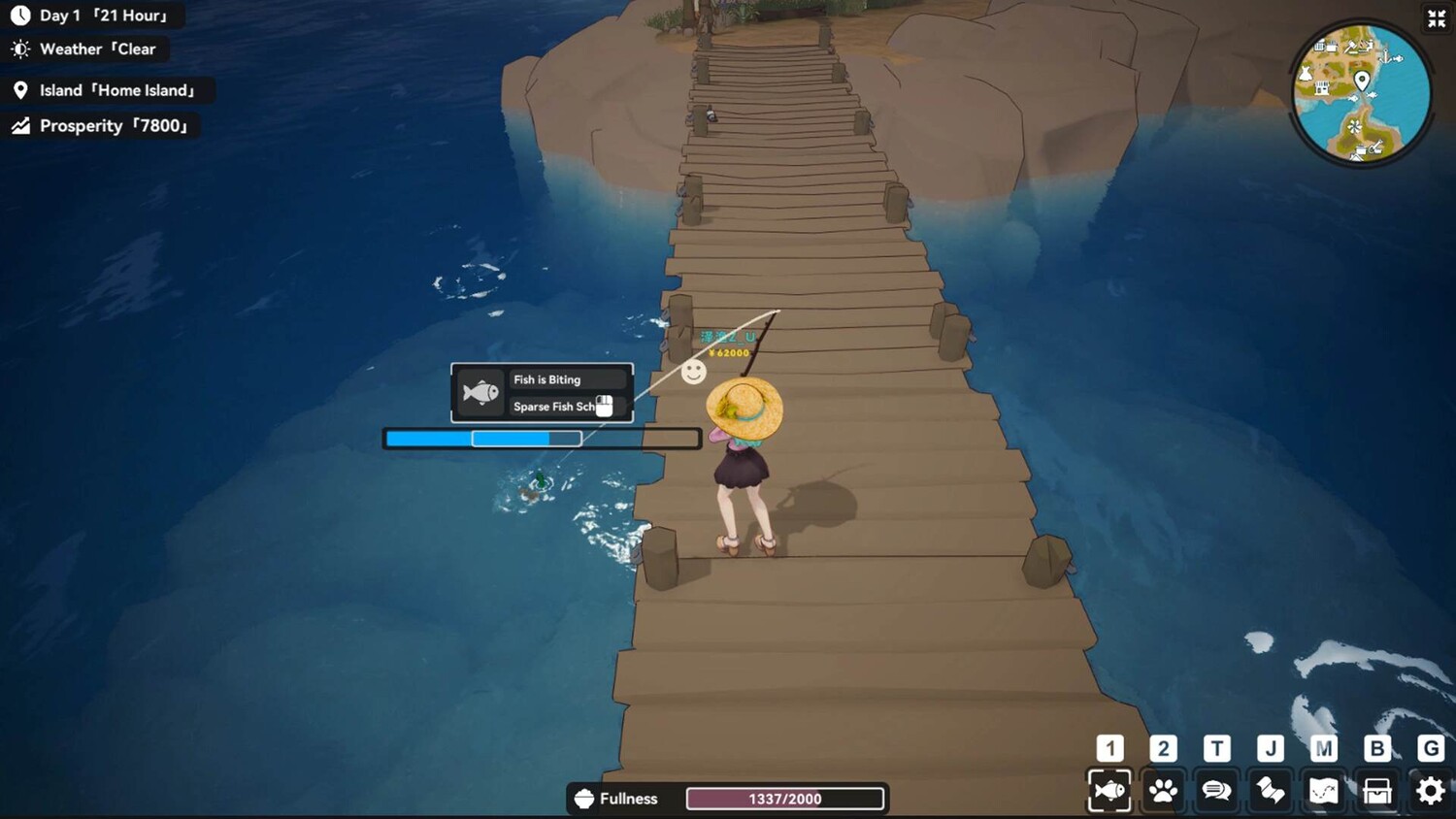This screenshot has height=819, width=1456.
Task: Open the chat bubbles panel
Action: (x=1216, y=791)
